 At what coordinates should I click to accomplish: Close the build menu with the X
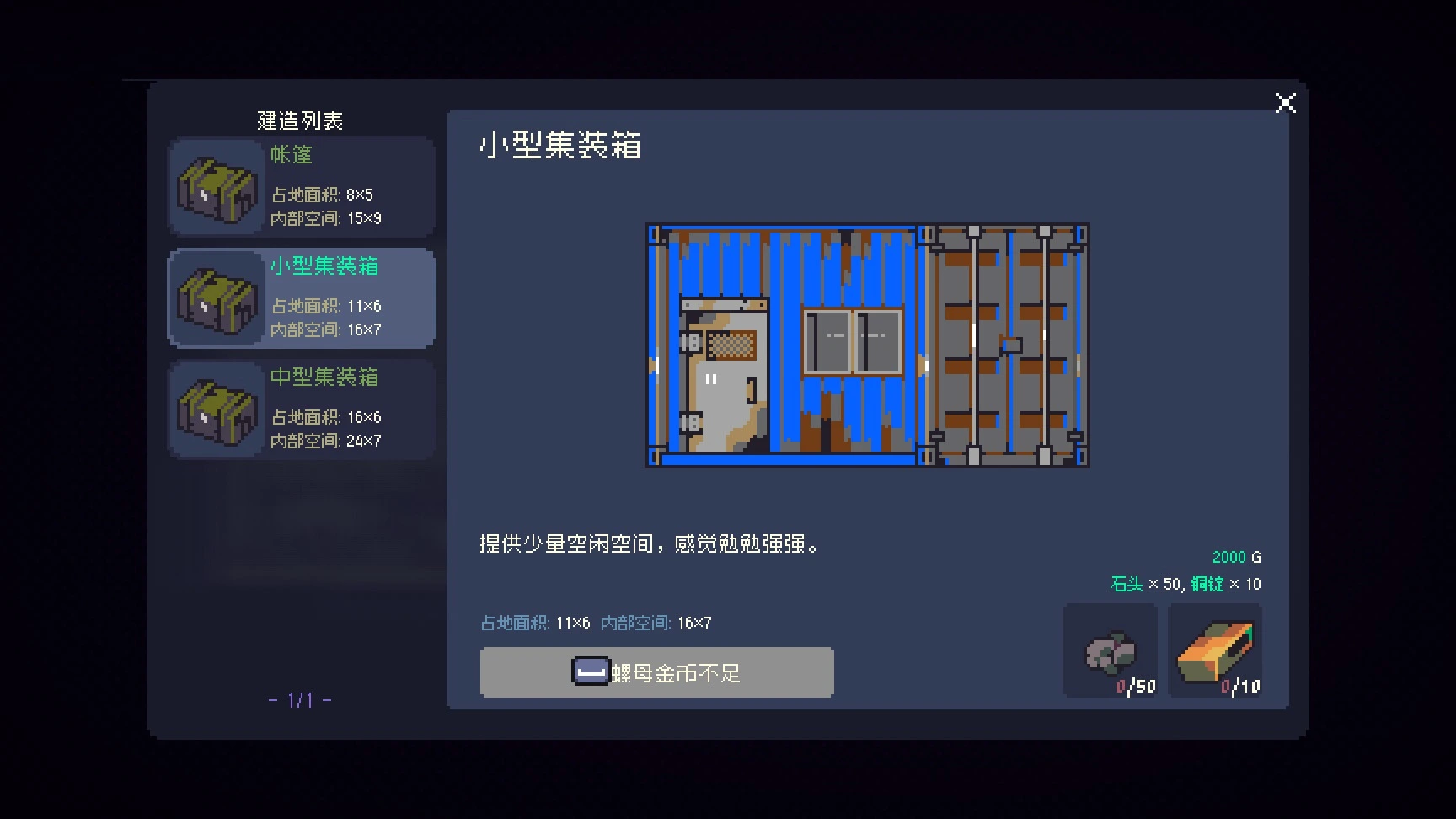pos(1284,102)
